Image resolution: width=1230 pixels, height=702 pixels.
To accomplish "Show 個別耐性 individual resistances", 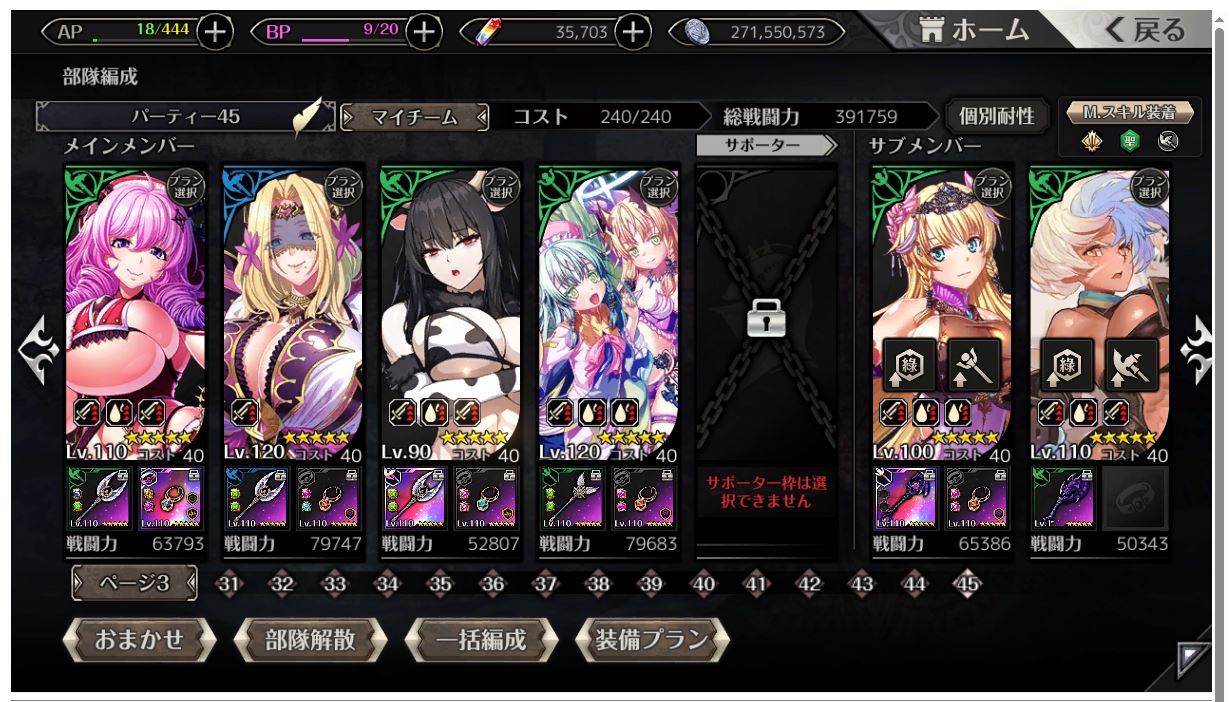I will tap(996, 117).
